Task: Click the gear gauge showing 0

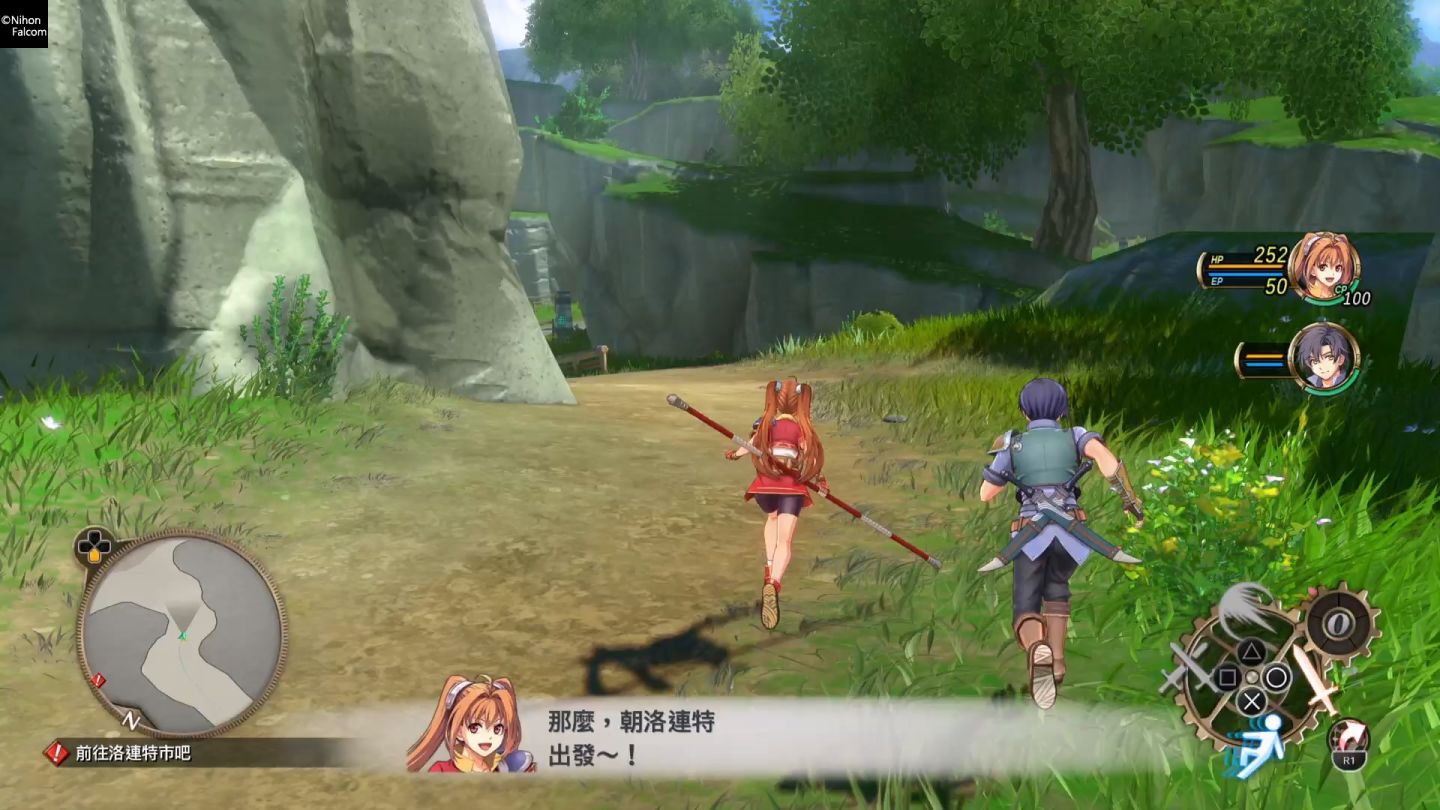Action: click(x=1338, y=625)
